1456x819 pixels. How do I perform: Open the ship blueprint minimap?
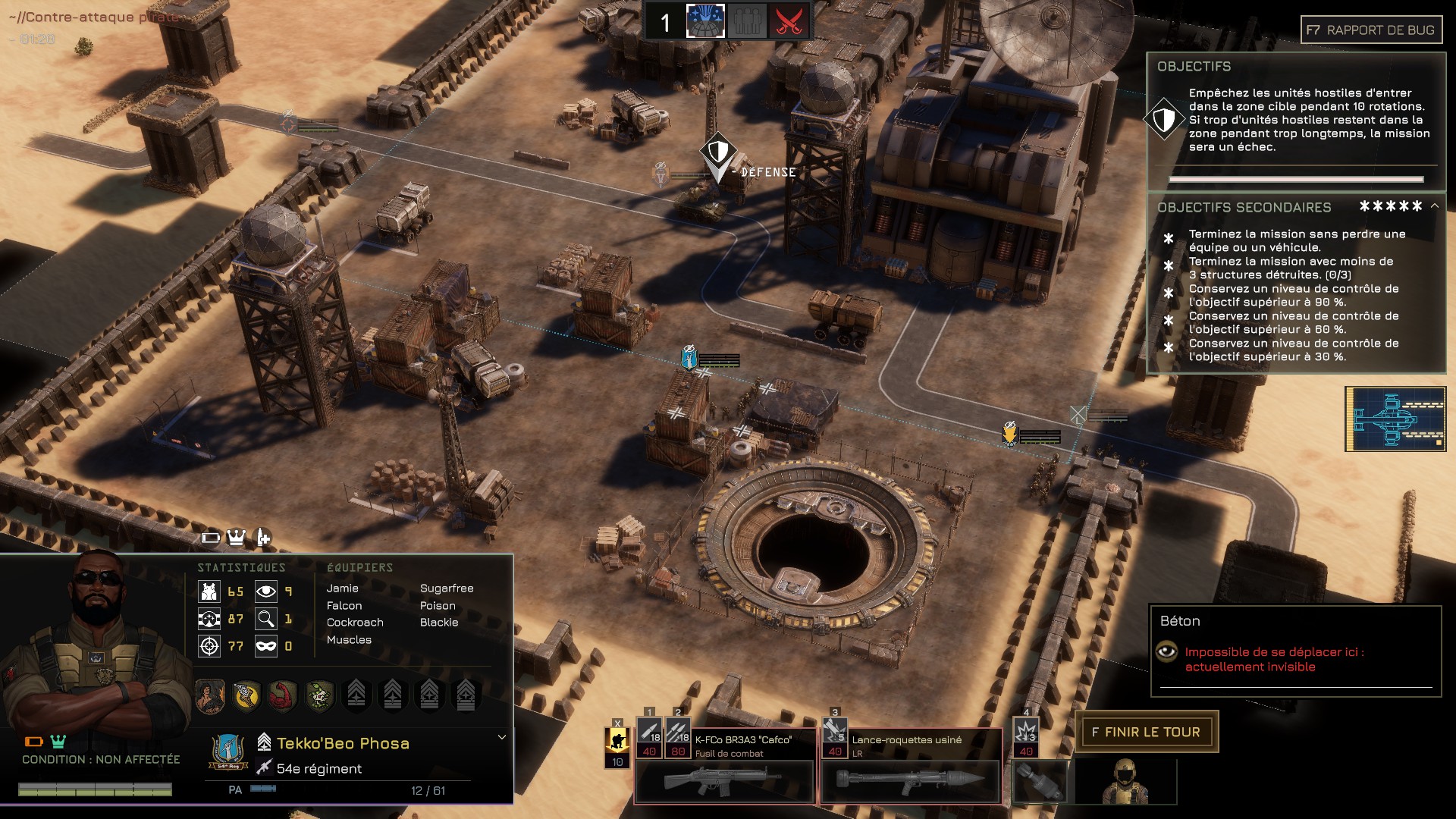click(1395, 419)
